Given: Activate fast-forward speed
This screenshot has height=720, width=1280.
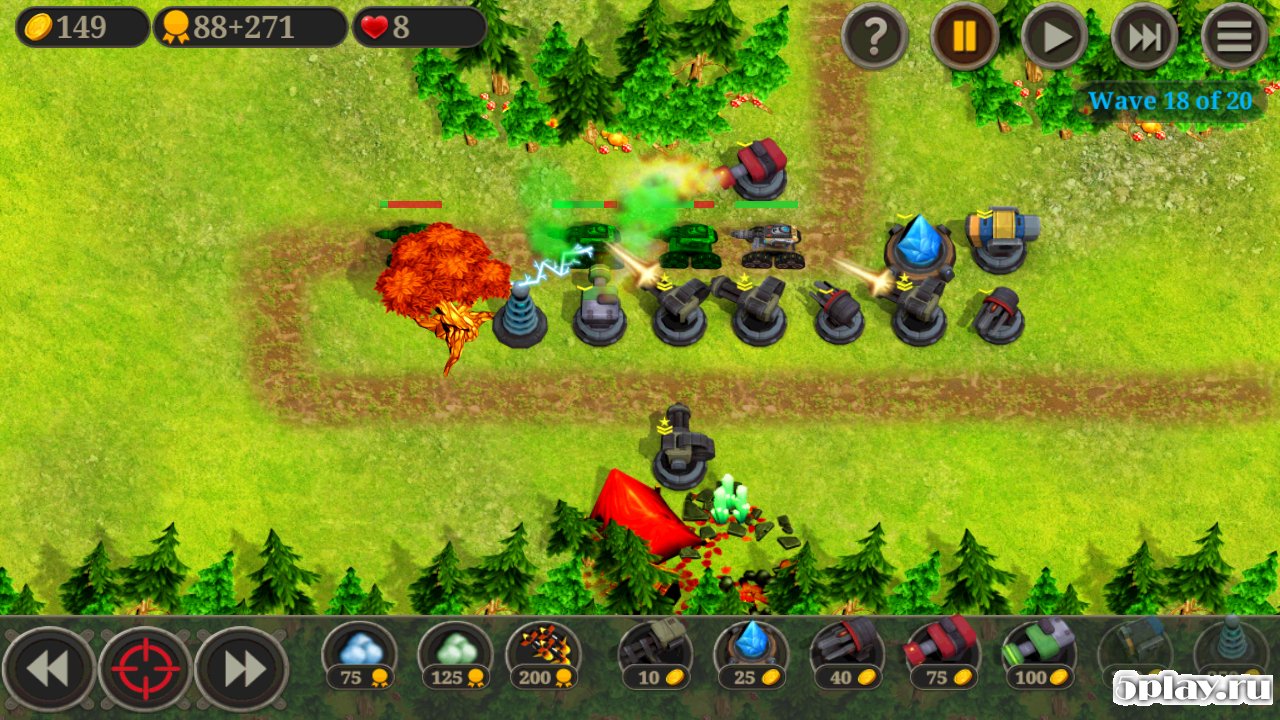Looking at the screenshot, I should click(1144, 37).
